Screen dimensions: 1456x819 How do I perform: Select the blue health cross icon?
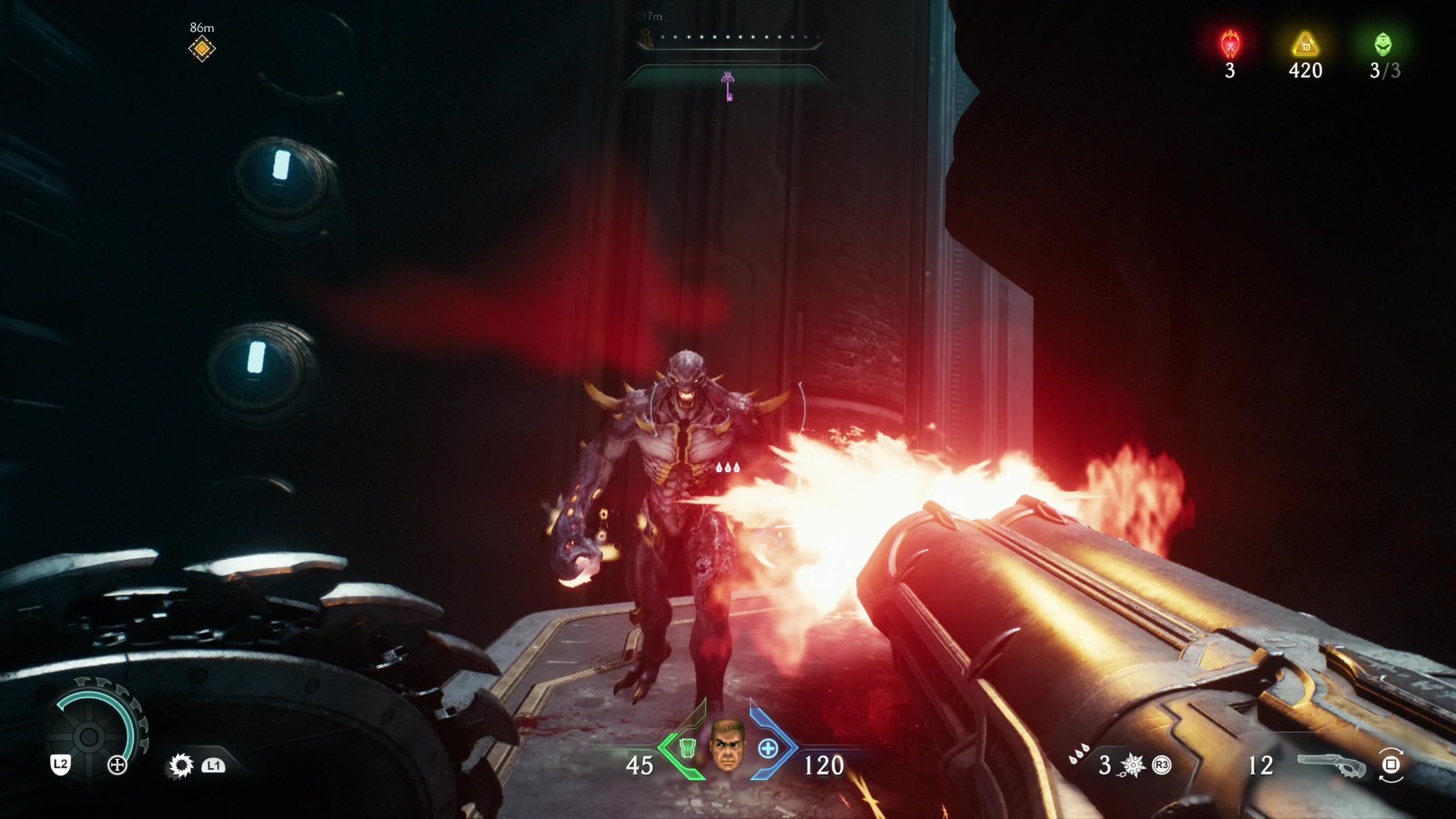pos(768,749)
